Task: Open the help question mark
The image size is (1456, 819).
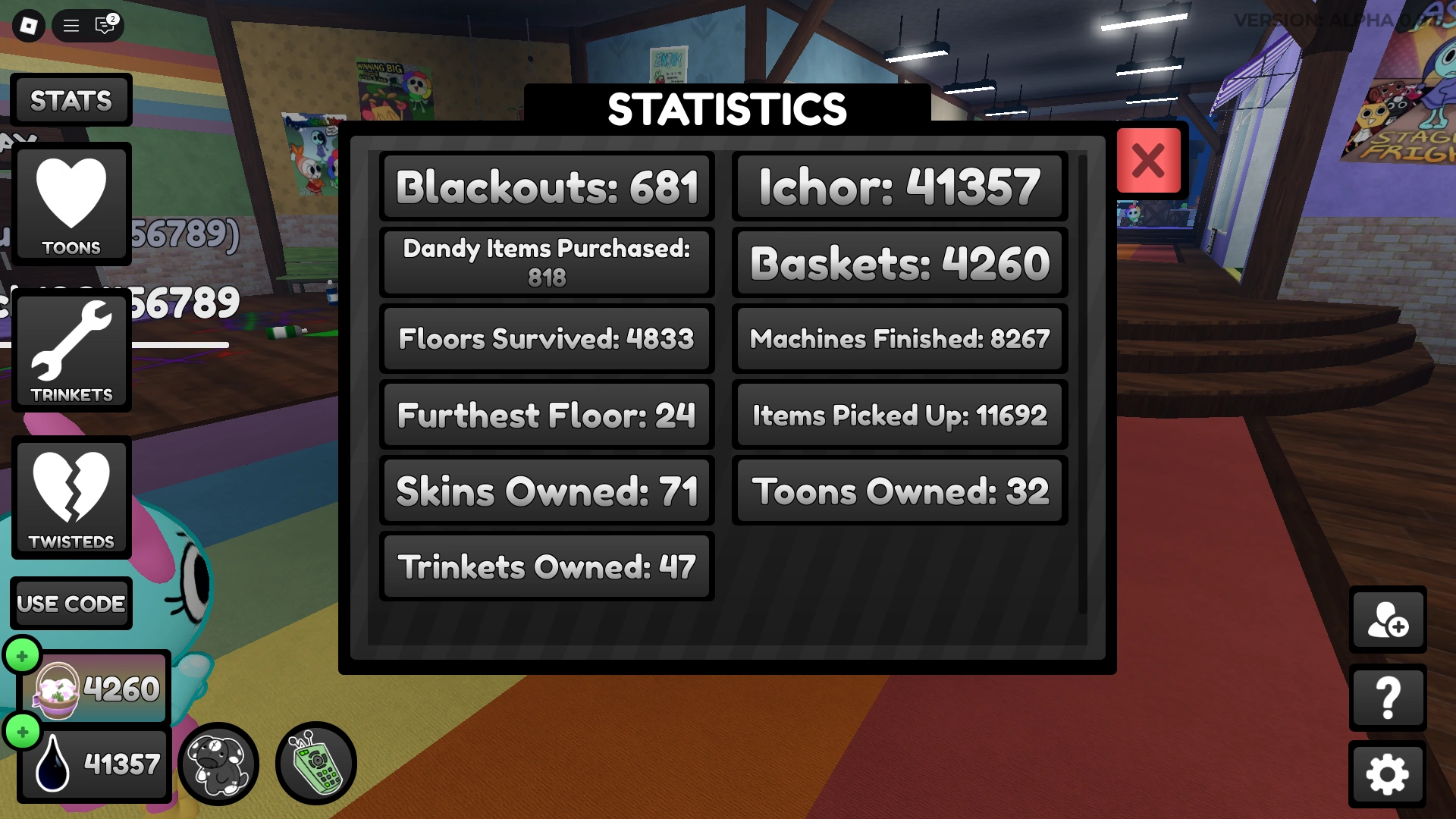Action: click(x=1388, y=698)
